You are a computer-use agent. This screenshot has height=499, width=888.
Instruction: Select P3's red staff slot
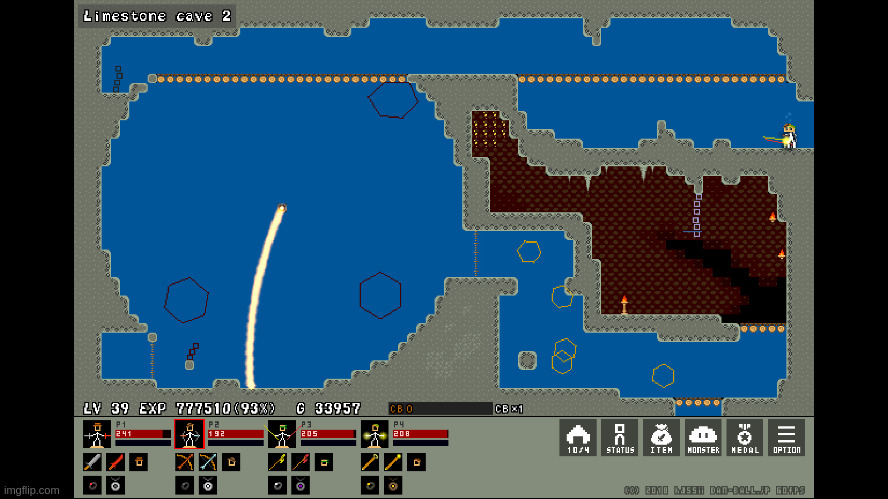tap(300, 462)
